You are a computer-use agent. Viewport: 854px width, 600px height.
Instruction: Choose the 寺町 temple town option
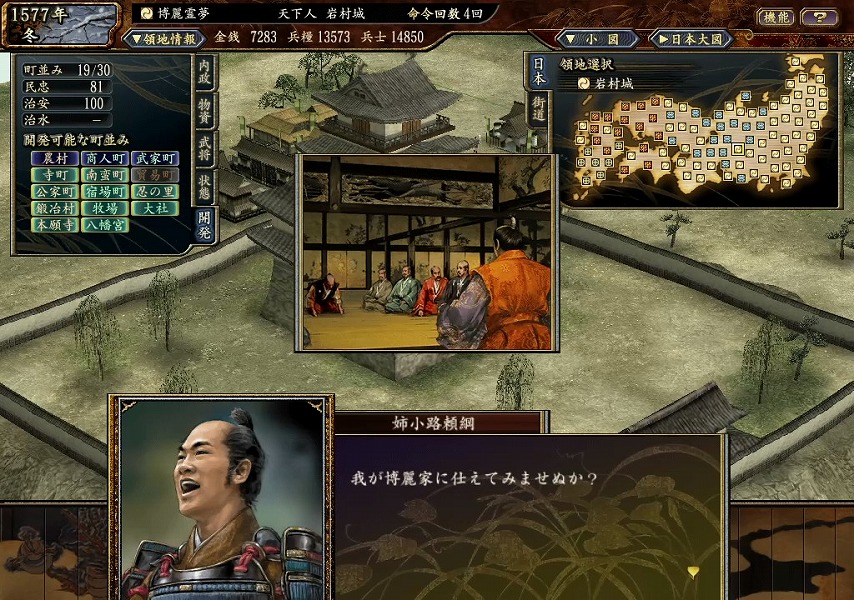[x=54, y=175]
